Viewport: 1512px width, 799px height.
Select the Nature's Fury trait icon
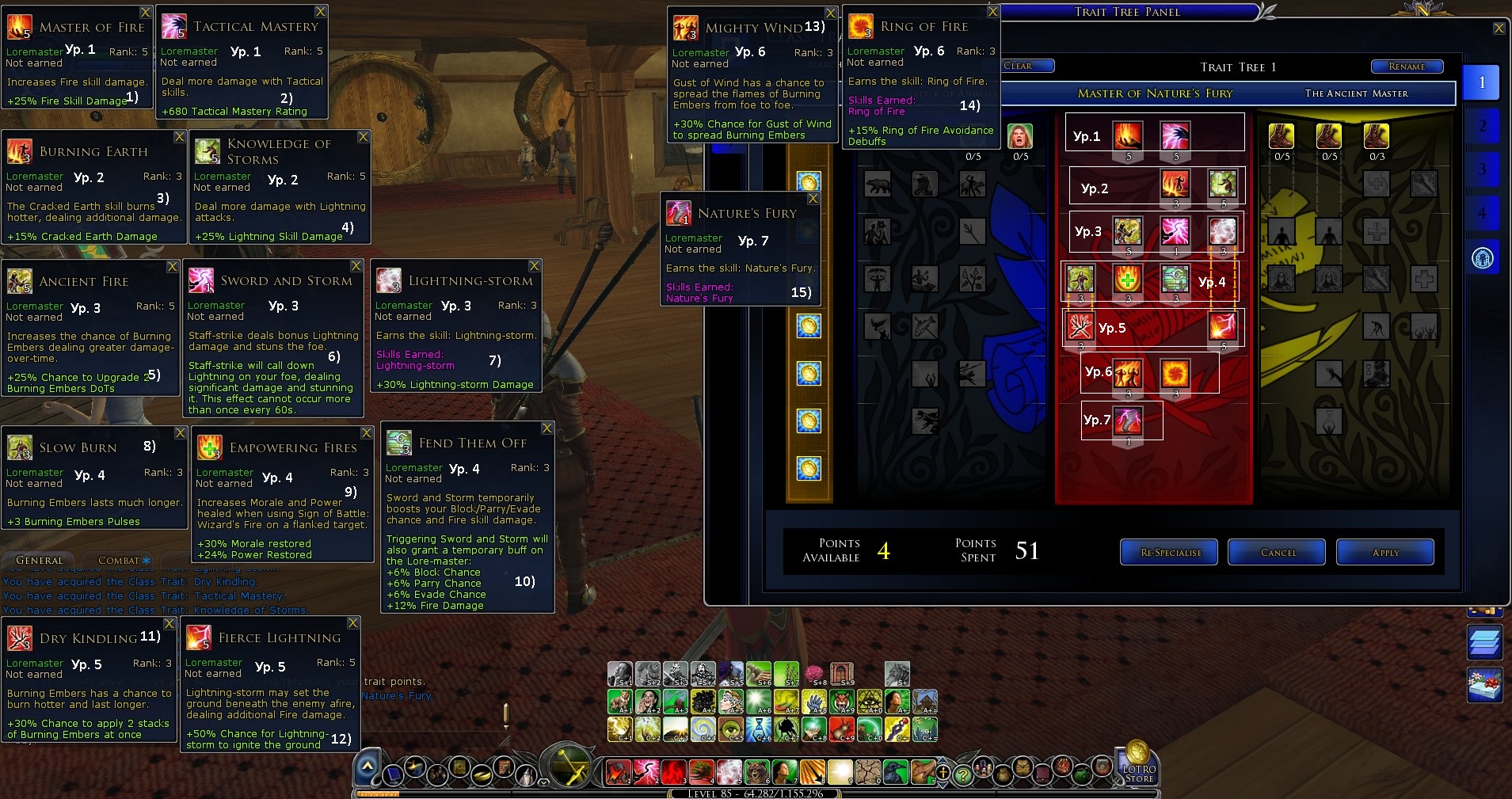[1127, 420]
